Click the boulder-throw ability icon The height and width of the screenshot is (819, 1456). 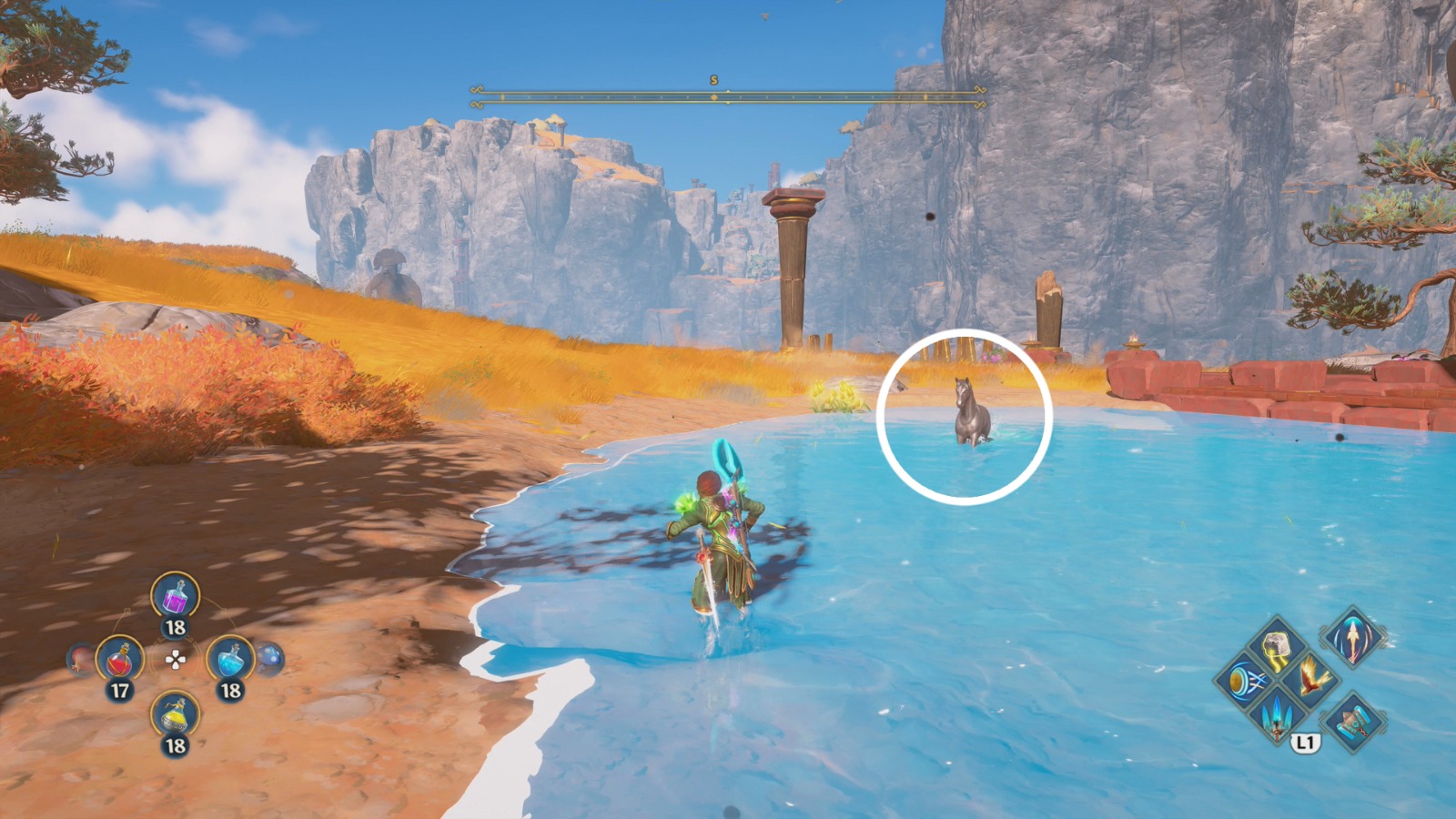point(1276,643)
